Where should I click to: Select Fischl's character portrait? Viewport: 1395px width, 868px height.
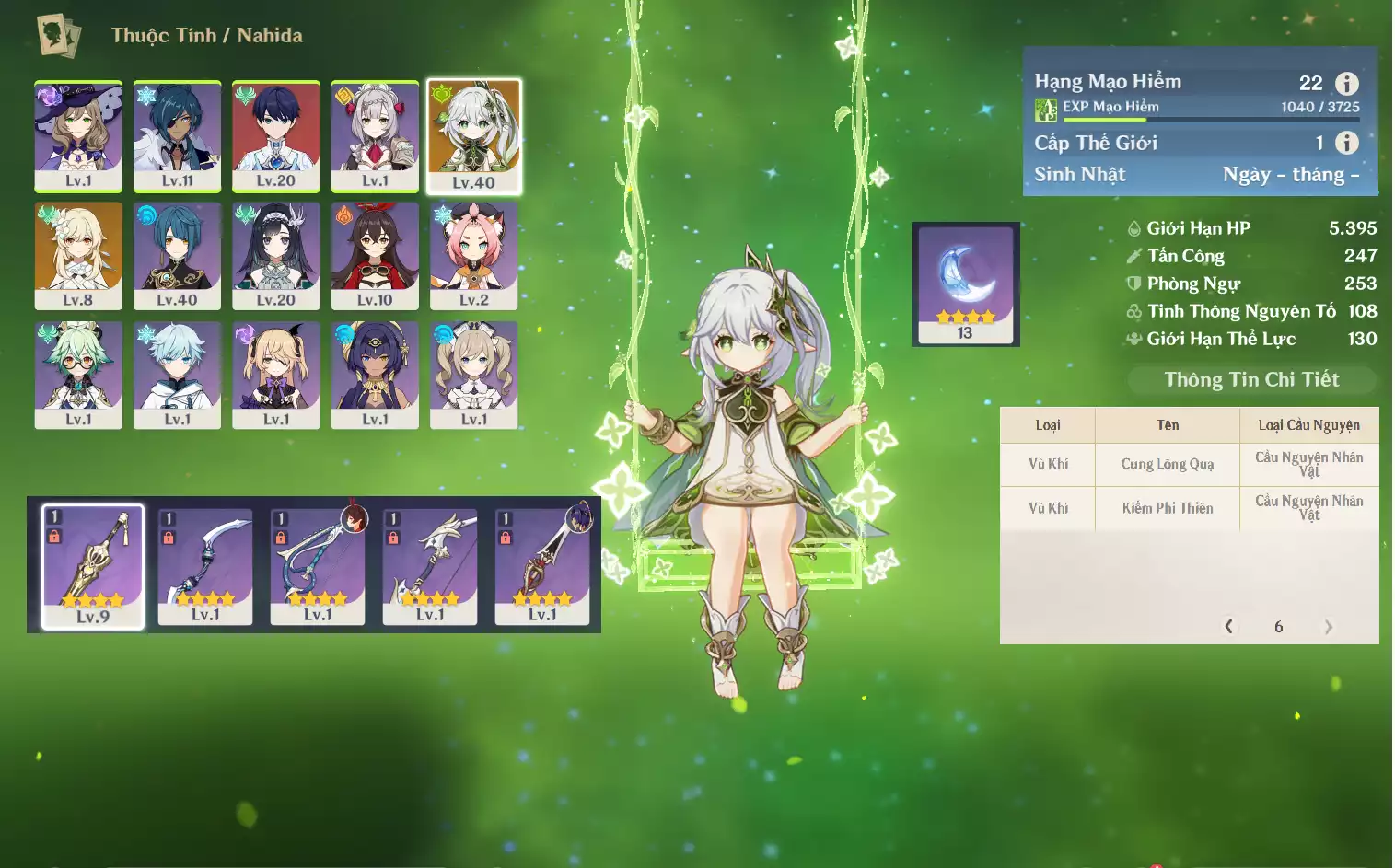pyautogui.click(x=276, y=374)
